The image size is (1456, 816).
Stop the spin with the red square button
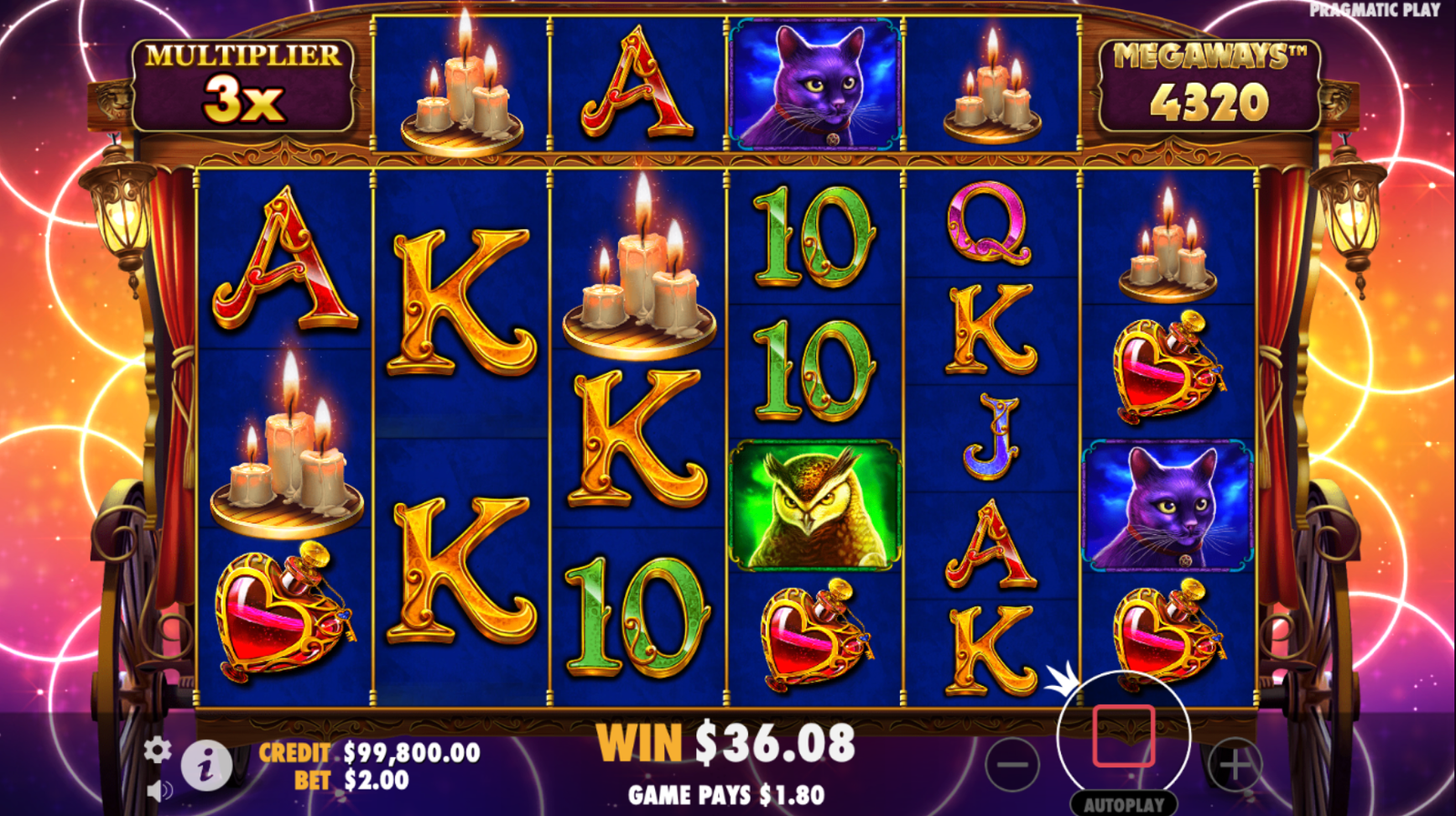click(x=1124, y=736)
